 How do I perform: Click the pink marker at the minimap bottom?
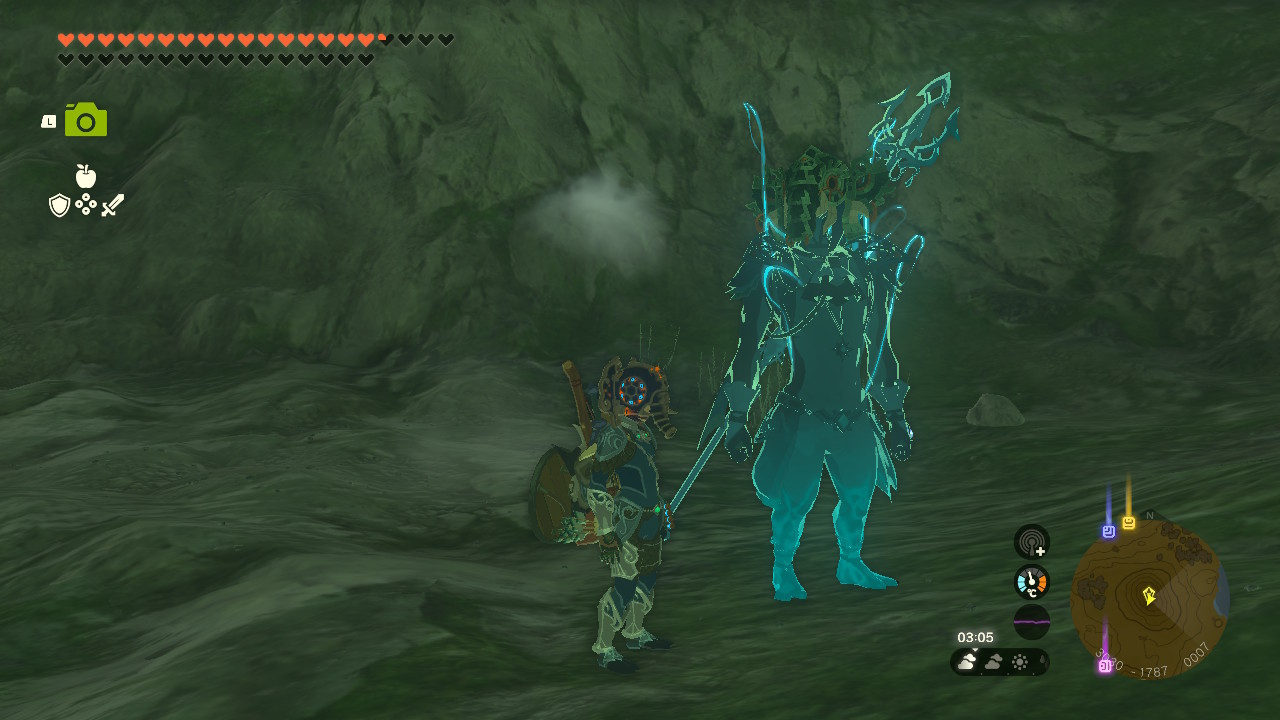(x=1105, y=665)
